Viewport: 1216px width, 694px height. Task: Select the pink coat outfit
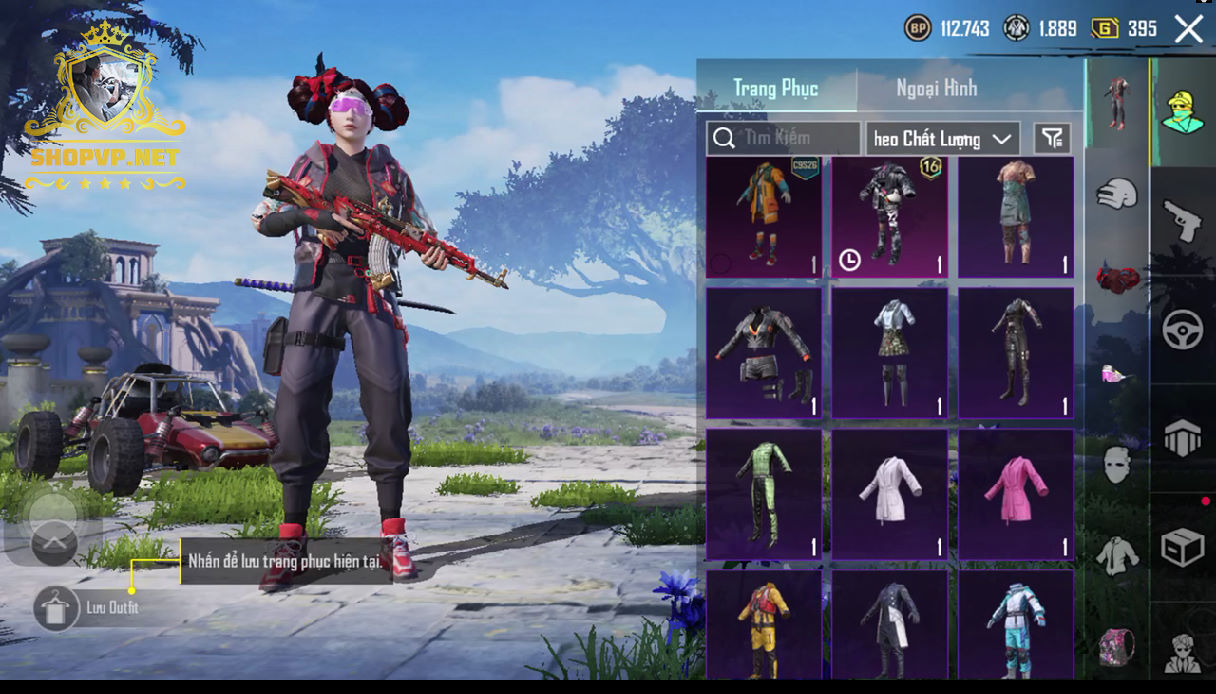(1016, 494)
